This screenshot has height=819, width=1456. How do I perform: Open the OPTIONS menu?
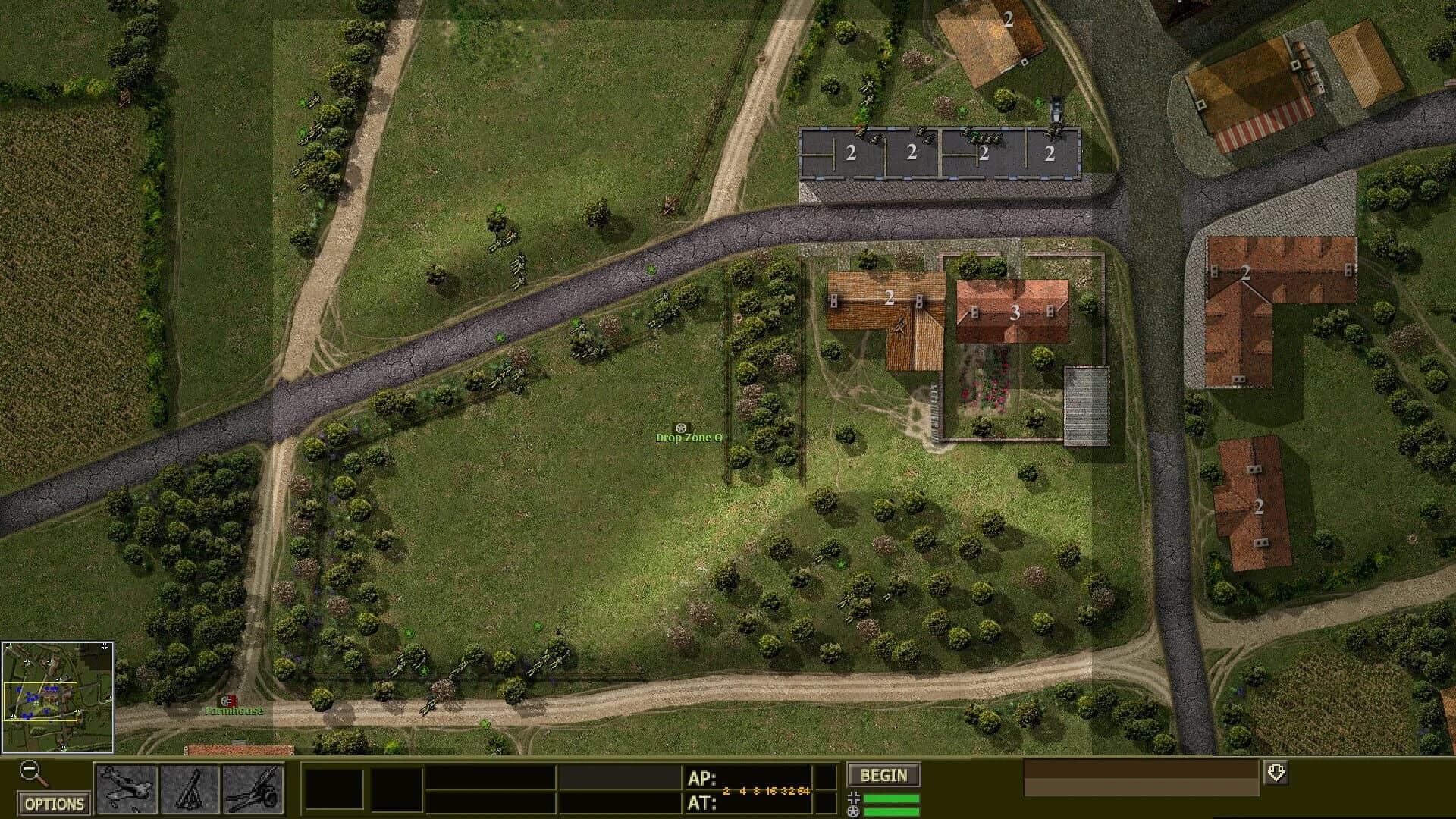(53, 802)
